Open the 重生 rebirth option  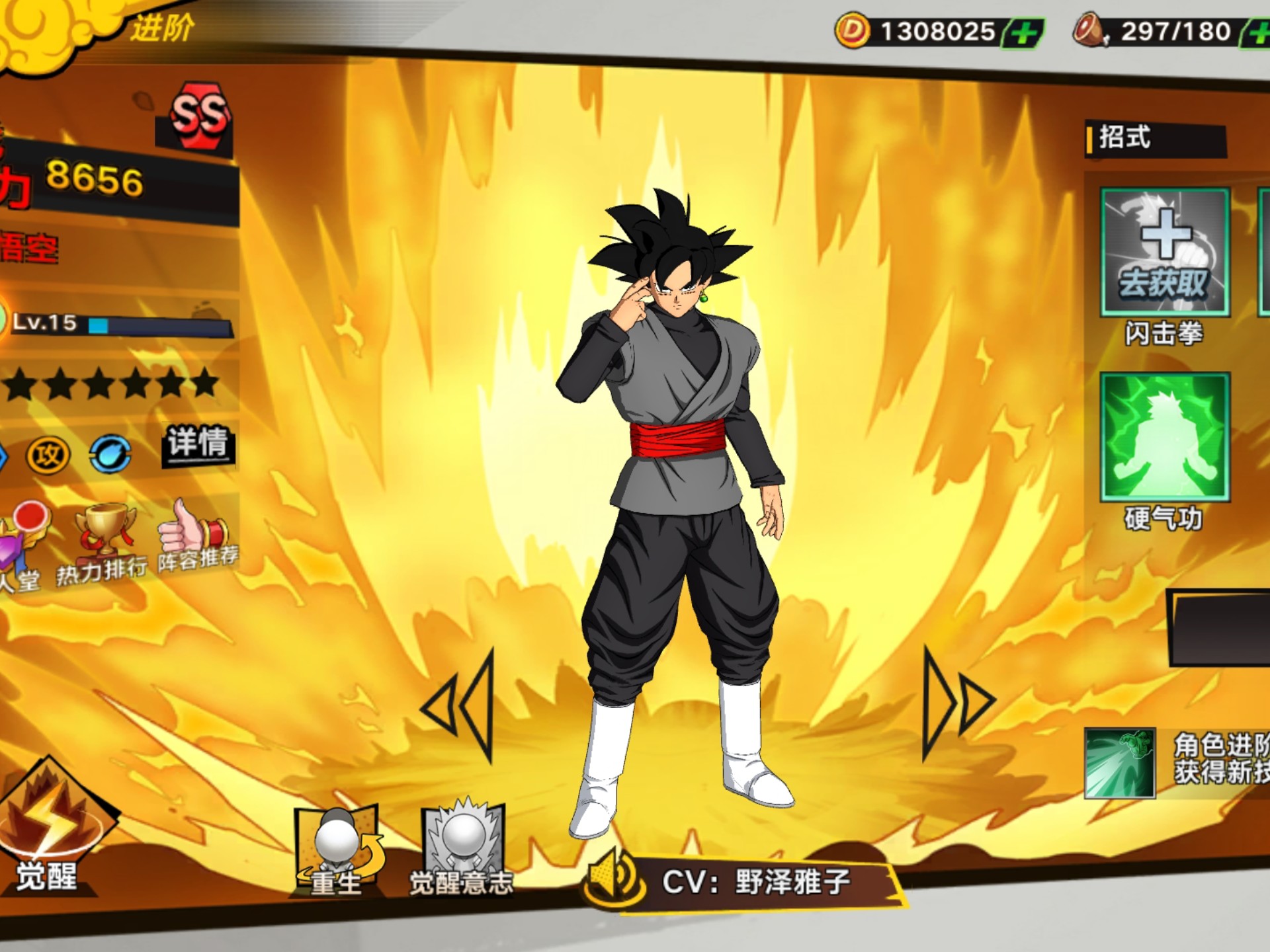click(337, 850)
